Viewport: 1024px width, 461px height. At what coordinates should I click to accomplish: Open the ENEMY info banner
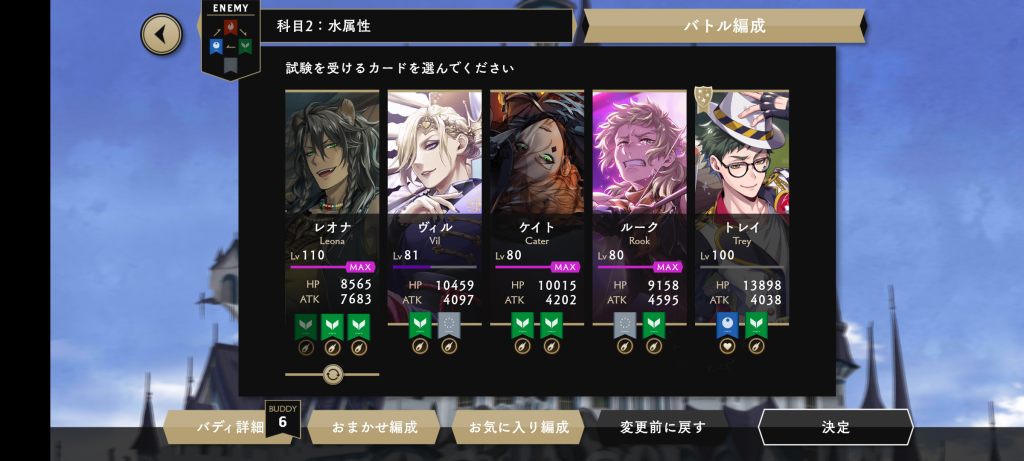click(230, 38)
